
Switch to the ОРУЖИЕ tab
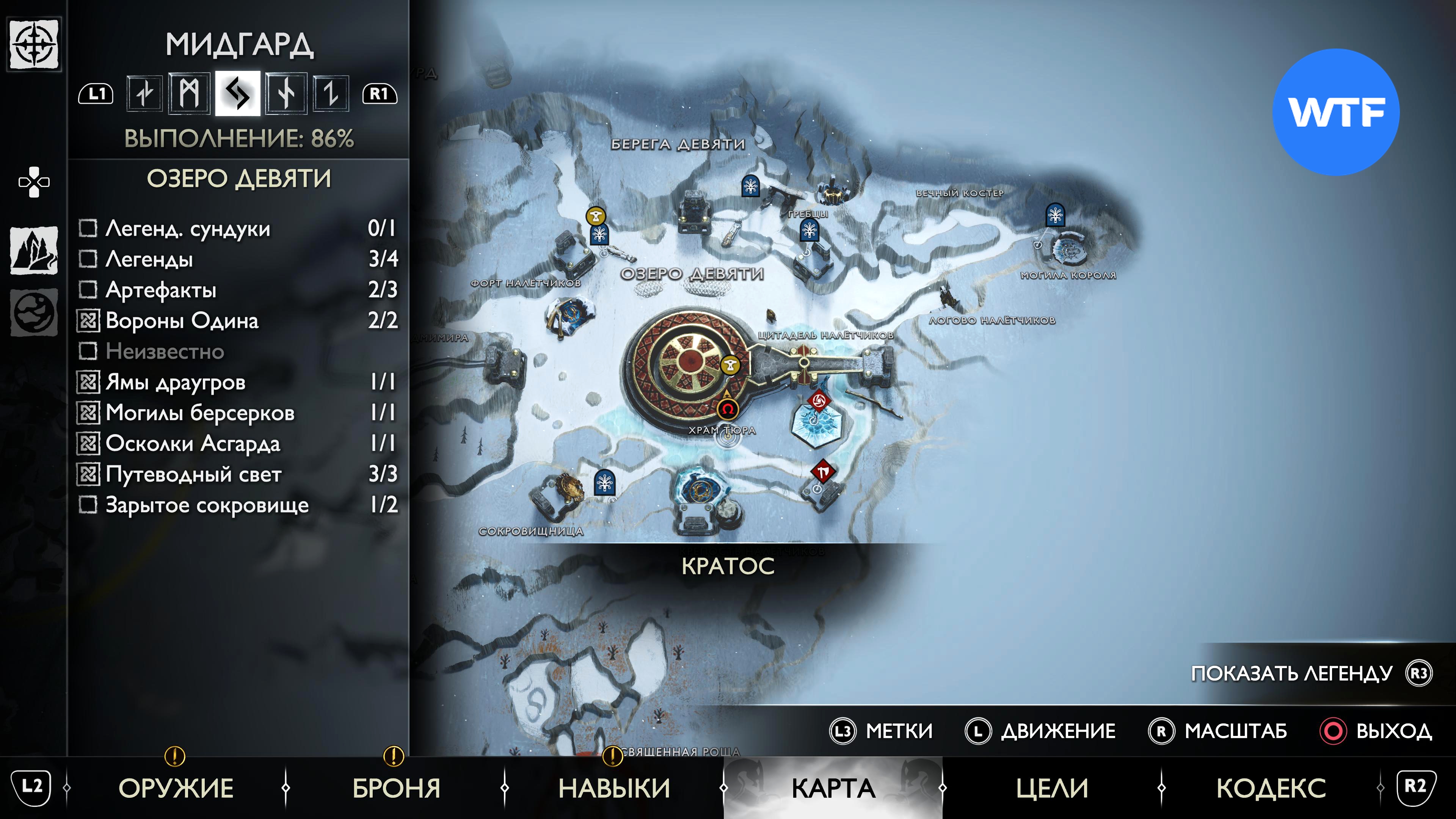176,788
